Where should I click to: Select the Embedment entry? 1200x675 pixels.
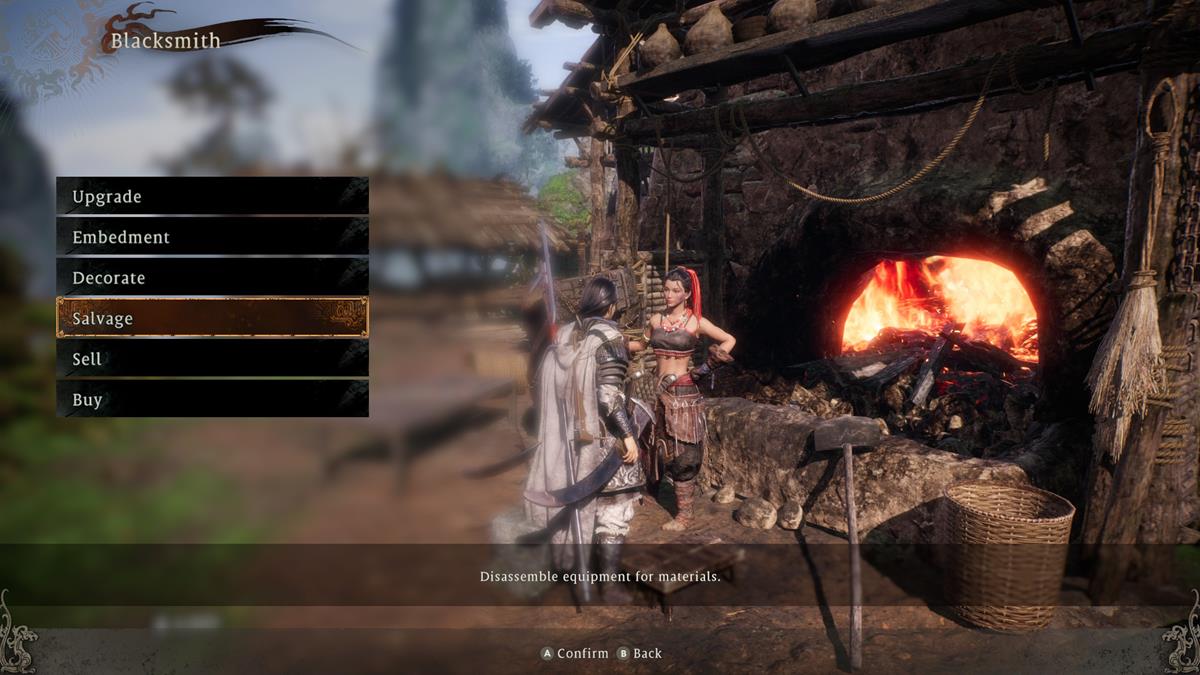pos(212,237)
